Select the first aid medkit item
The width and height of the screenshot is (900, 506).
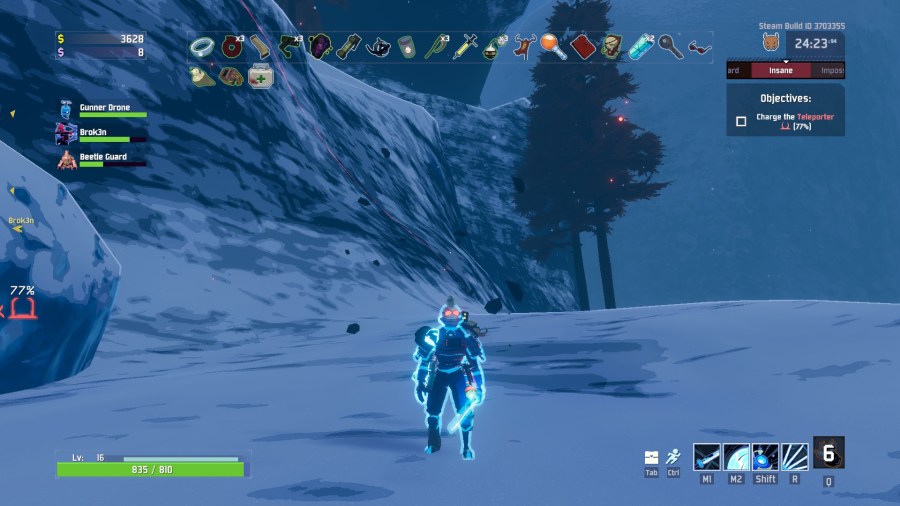pos(261,76)
